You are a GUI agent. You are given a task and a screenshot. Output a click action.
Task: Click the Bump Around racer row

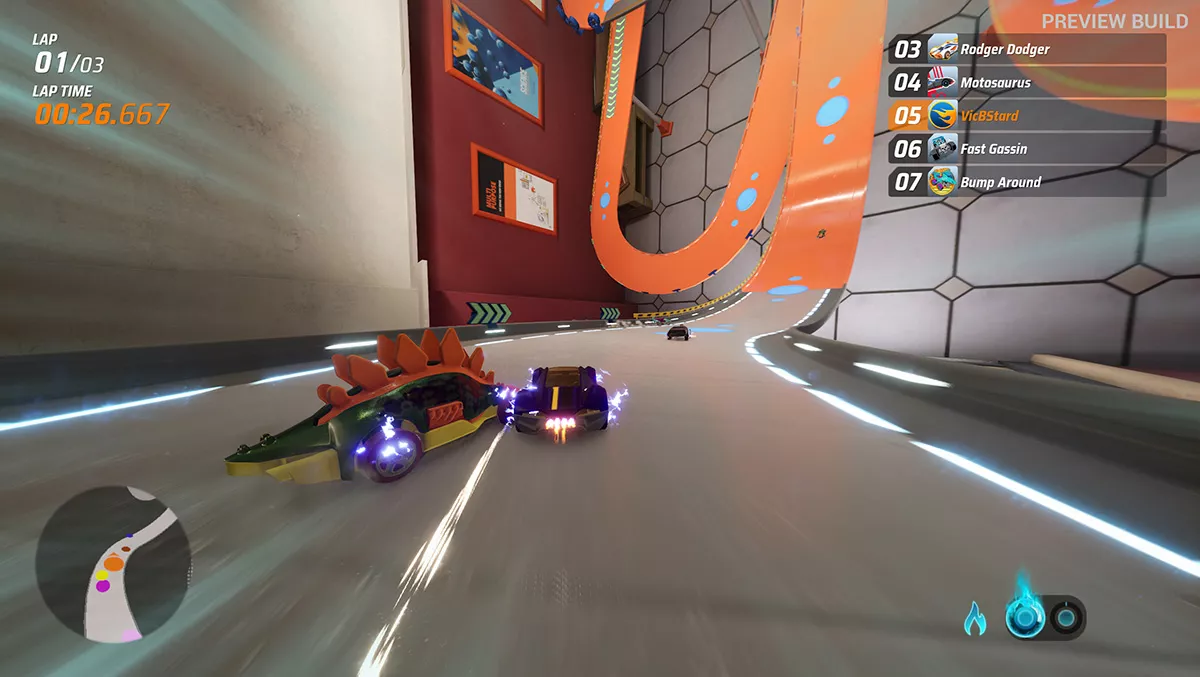pos(1027,182)
